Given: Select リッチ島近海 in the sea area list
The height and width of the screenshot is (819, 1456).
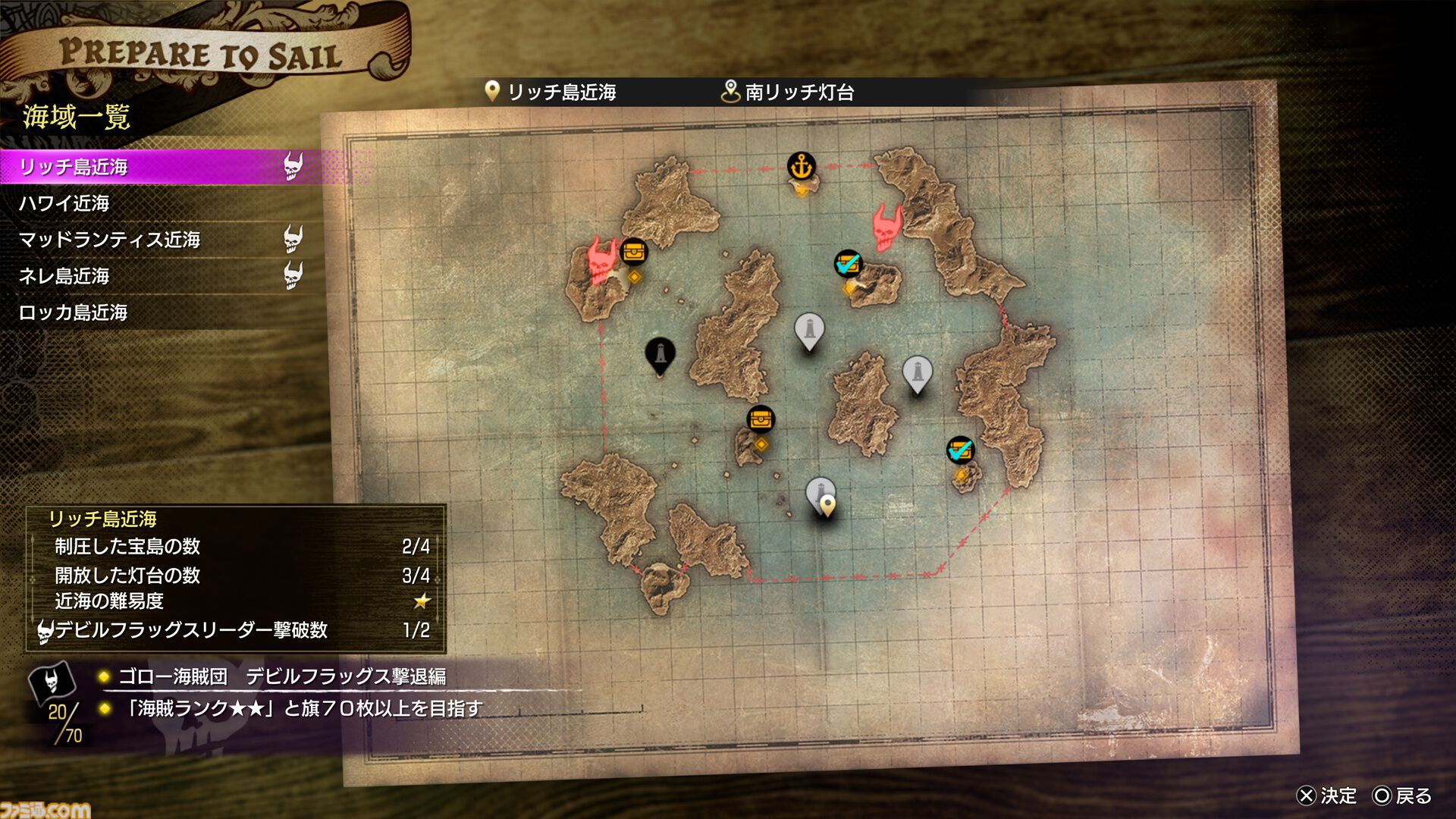Looking at the screenshot, I should pyautogui.click(x=74, y=167).
